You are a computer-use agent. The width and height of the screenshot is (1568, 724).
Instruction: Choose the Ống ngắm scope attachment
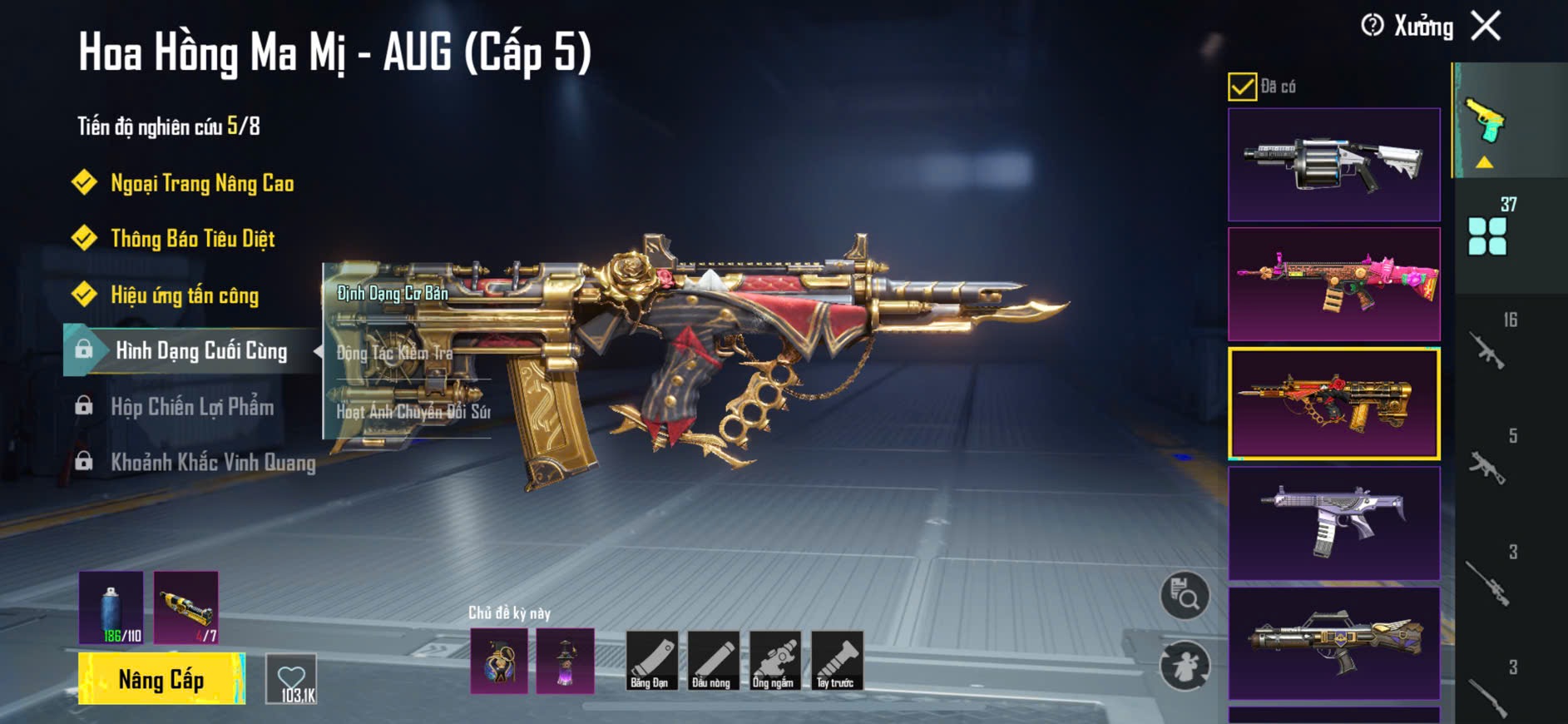(x=773, y=661)
